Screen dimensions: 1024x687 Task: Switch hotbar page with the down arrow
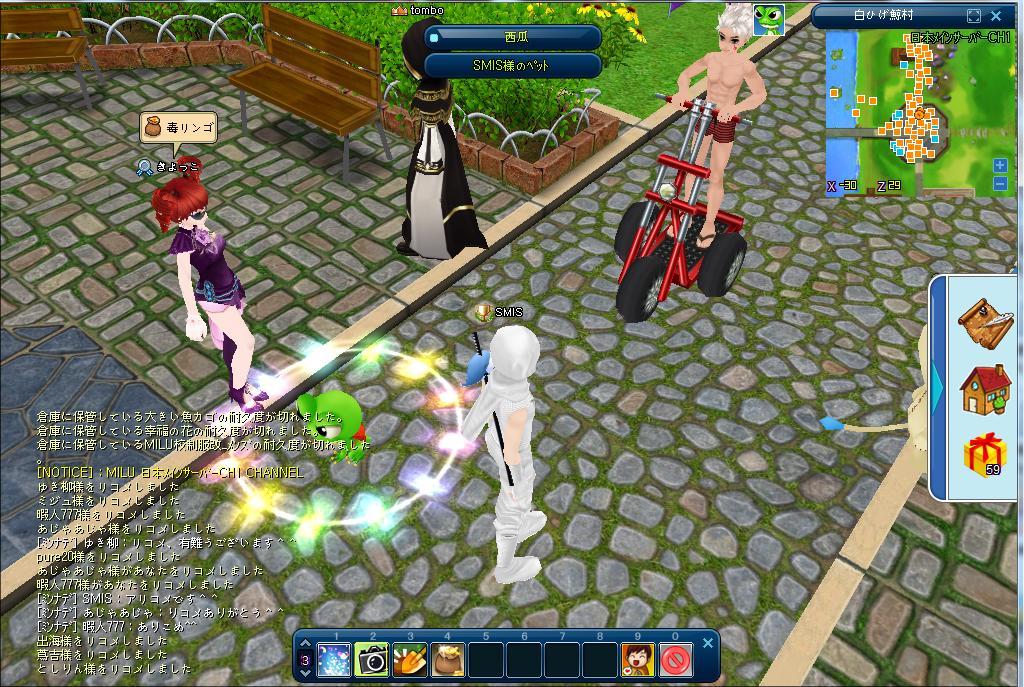[x=305, y=673]
